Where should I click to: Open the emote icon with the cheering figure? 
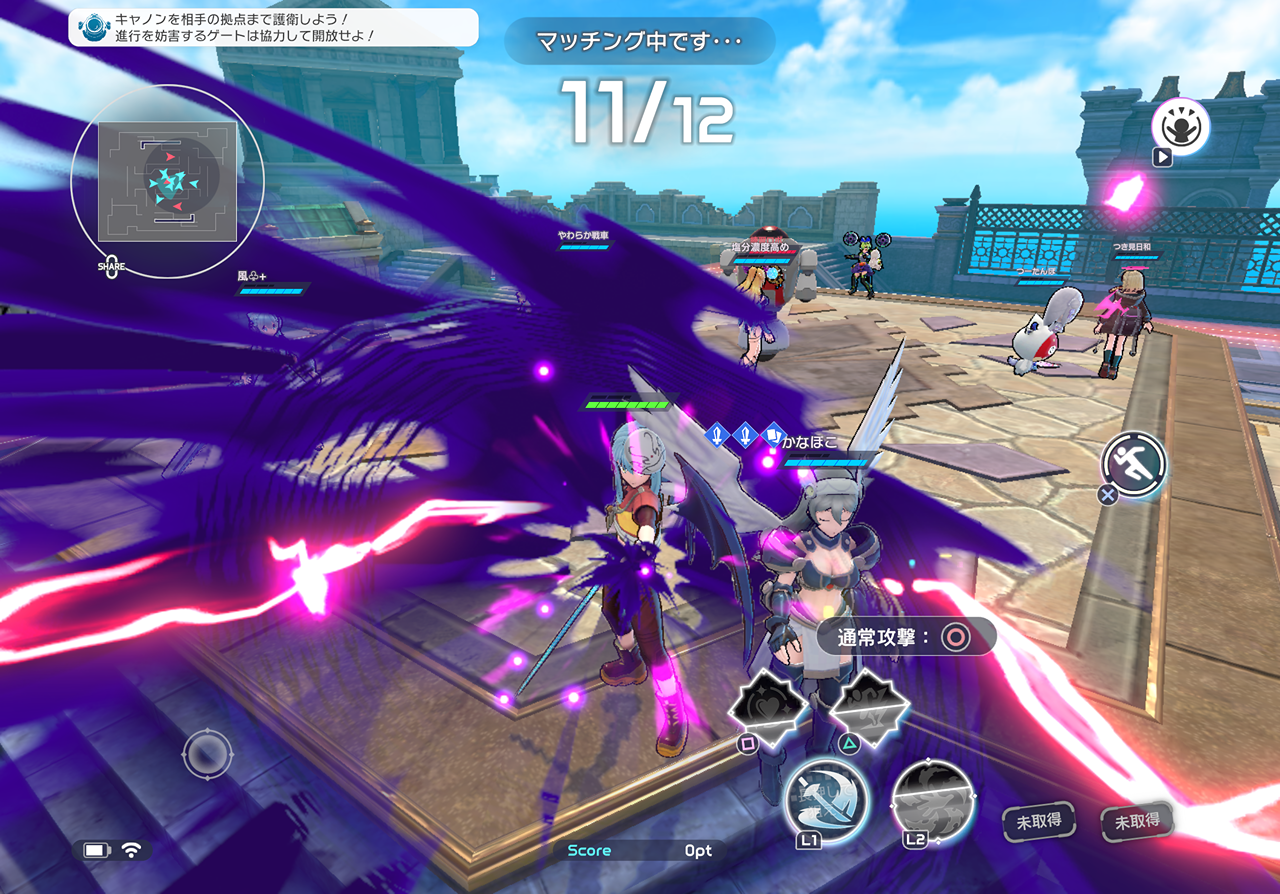(x=1180, y=127)
